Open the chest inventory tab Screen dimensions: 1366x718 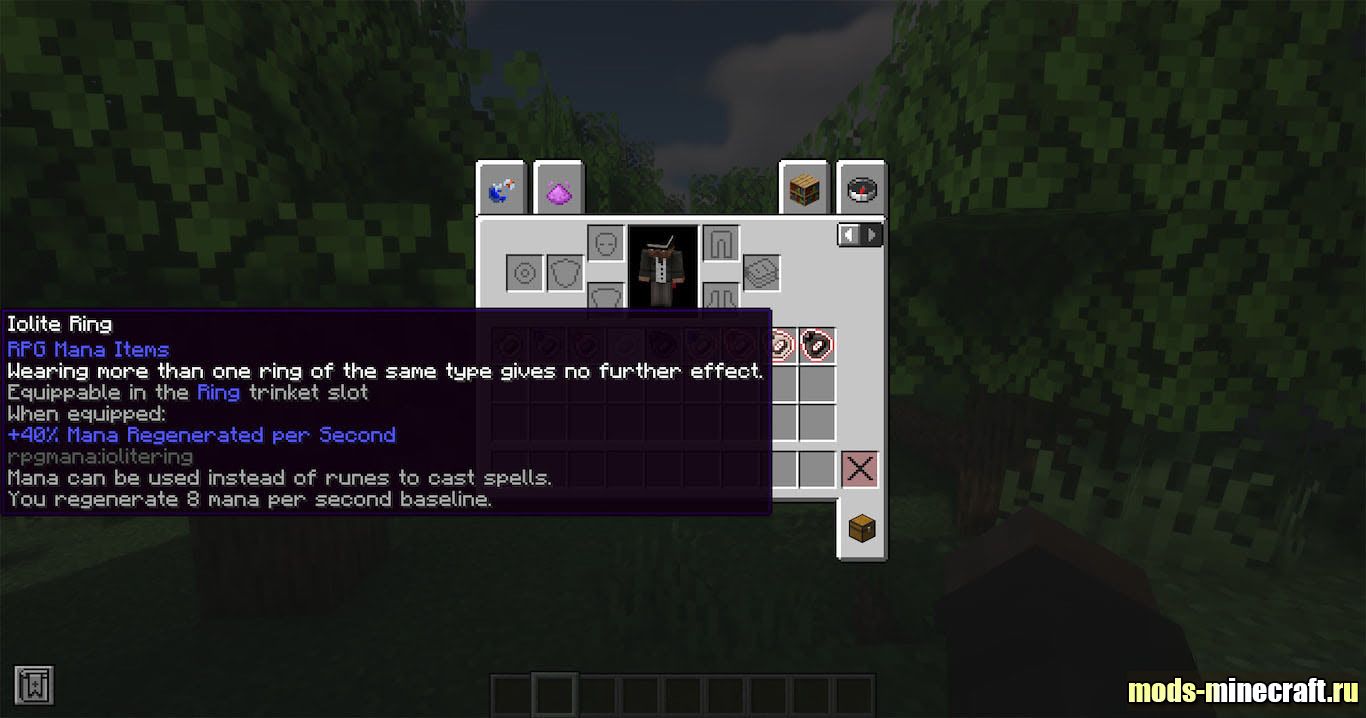click(x=861, y=528)
